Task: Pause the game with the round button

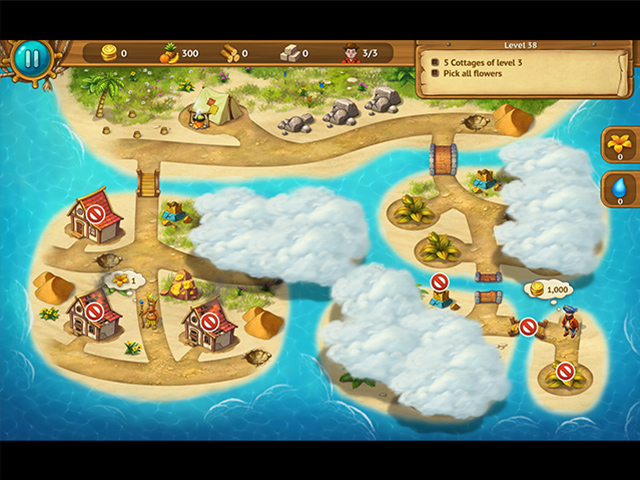Action: (31, 58)
